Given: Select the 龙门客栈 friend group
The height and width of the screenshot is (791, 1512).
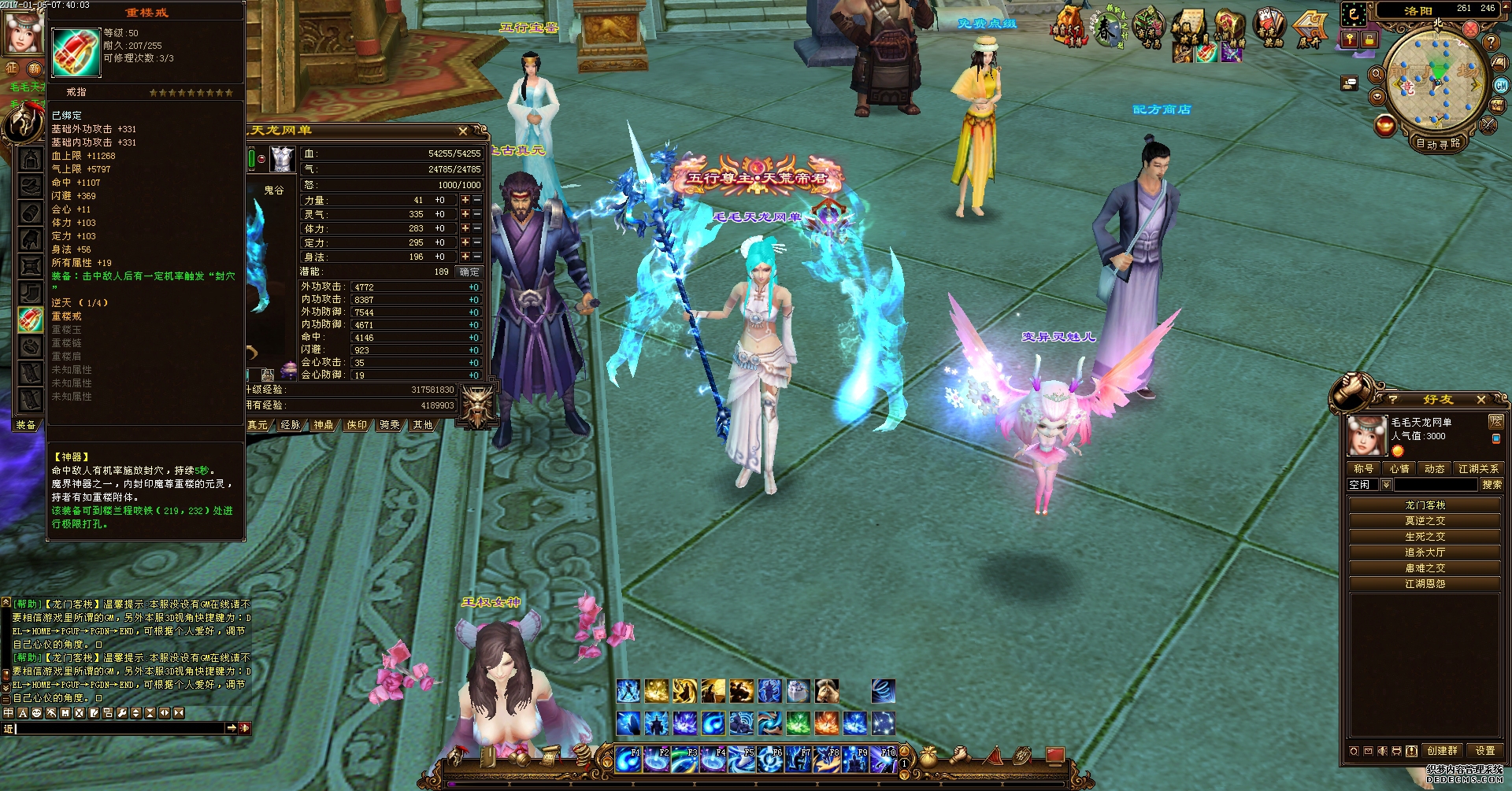Looking at the screenshot, I should [1425, 505].
